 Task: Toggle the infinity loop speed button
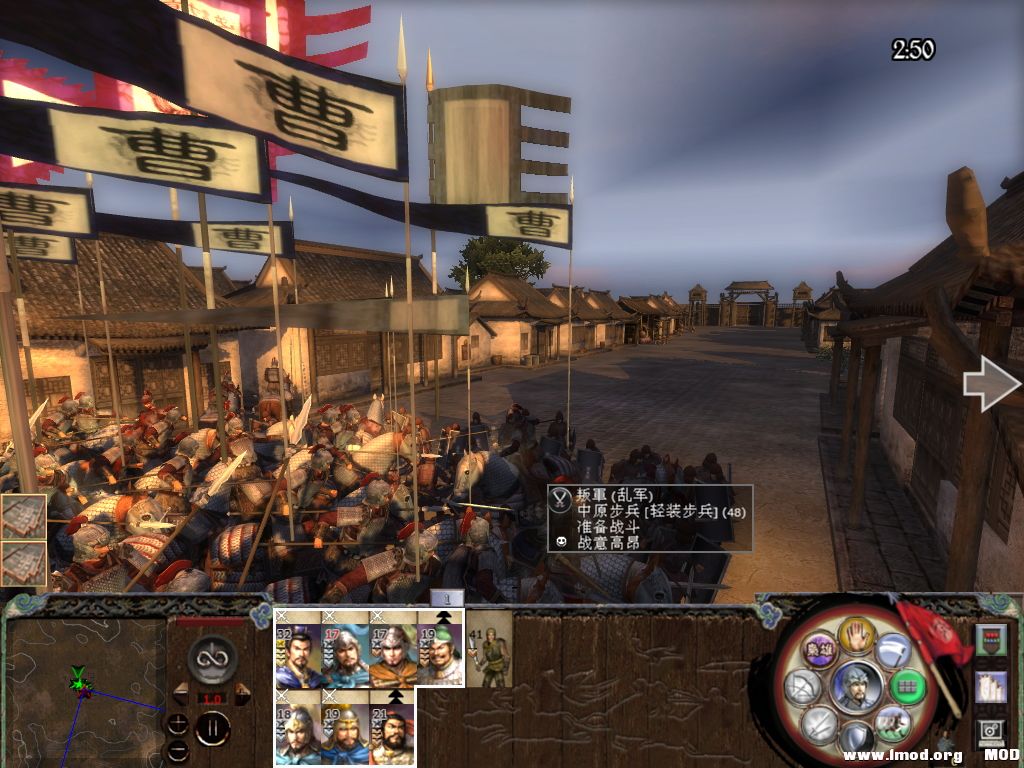212,660
